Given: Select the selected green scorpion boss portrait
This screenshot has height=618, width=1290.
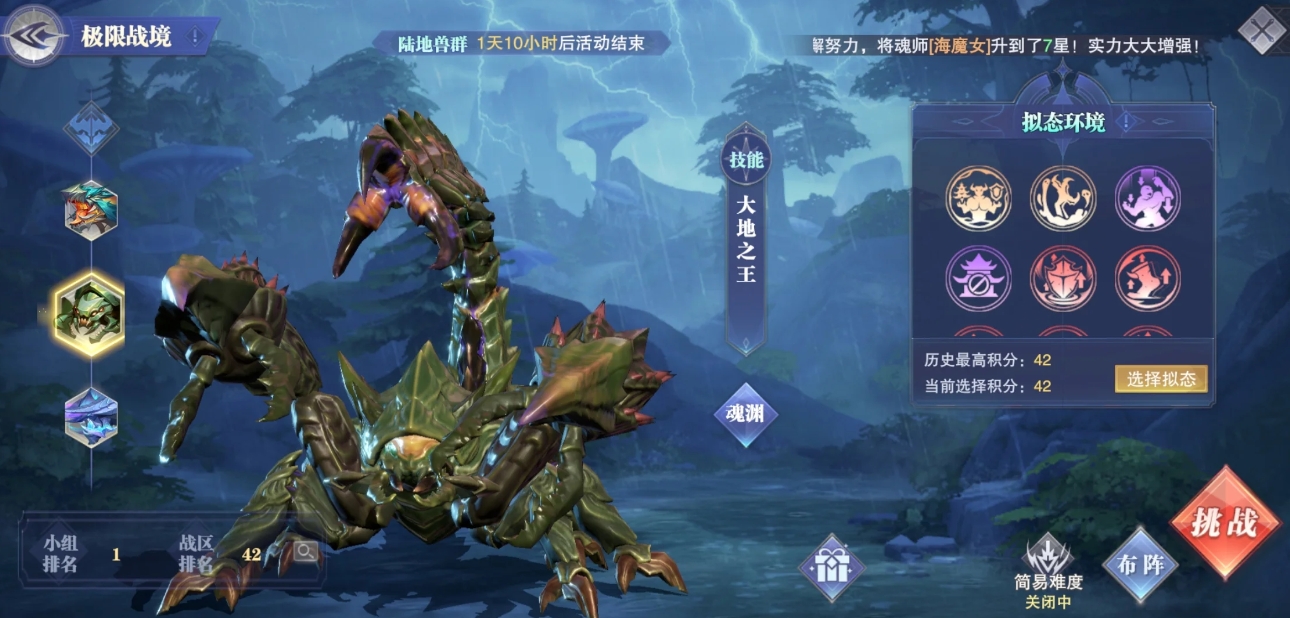Looking at the screenshot, I should point(90,314).
